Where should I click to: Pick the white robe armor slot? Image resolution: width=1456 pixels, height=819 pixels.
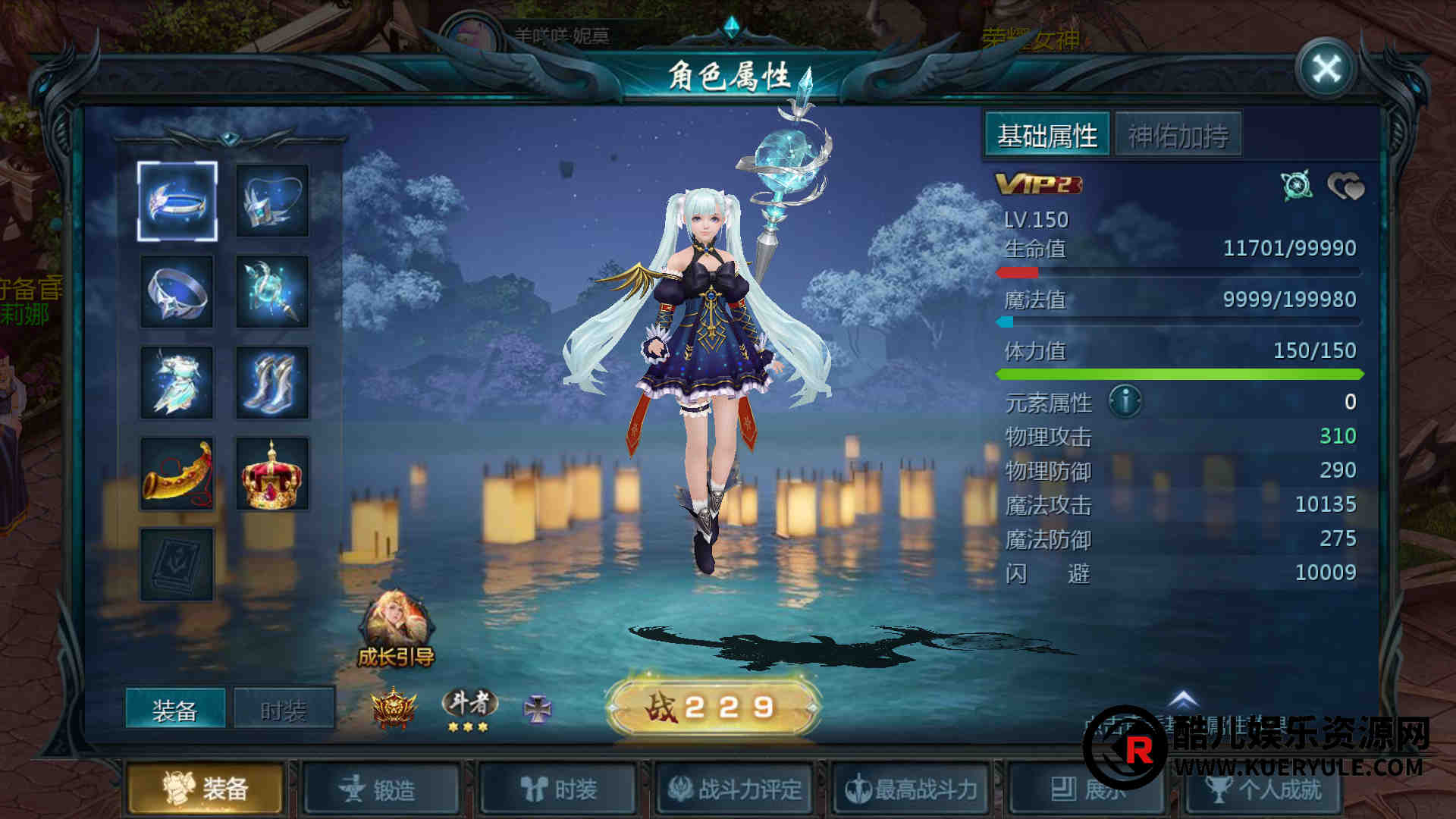click(x=177, y=383)
